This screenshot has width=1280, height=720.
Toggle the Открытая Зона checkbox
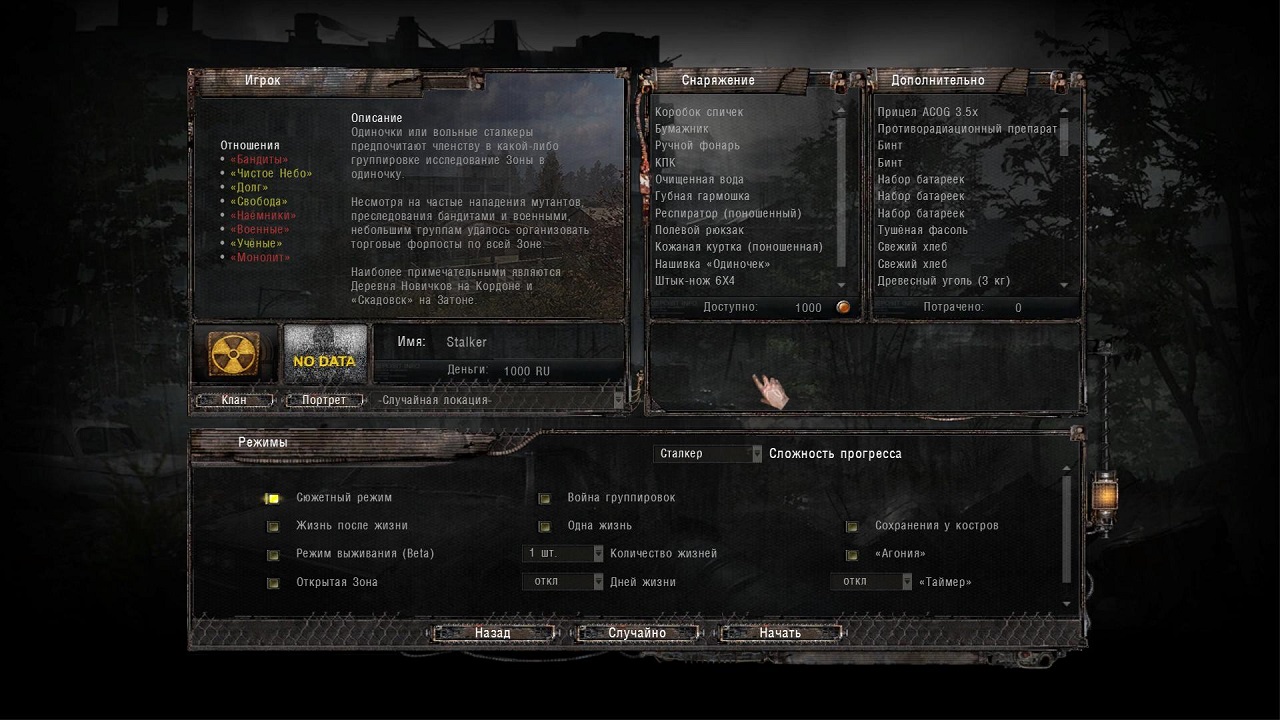pos(272,583)
